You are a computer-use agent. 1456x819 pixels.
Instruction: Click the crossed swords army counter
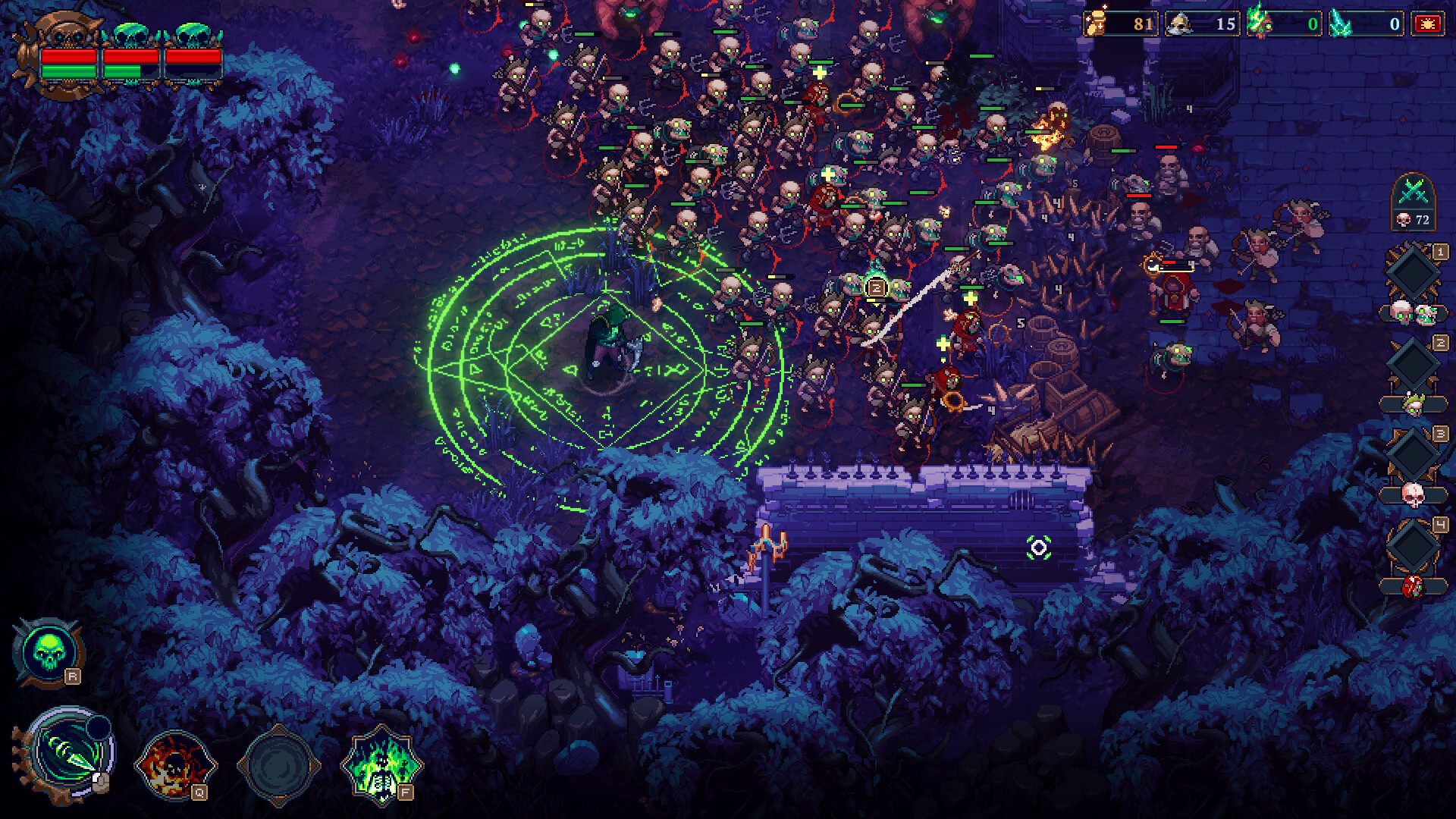[x=1414, y=202]
